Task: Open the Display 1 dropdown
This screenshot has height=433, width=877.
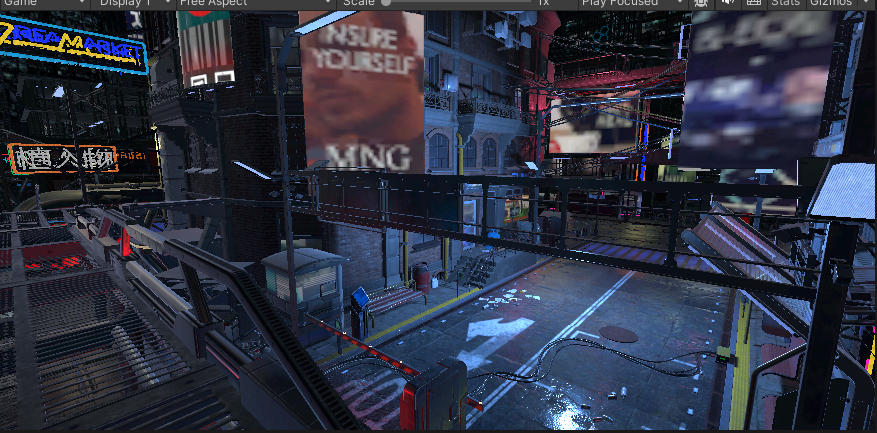Action: click(x=132, y=3)
